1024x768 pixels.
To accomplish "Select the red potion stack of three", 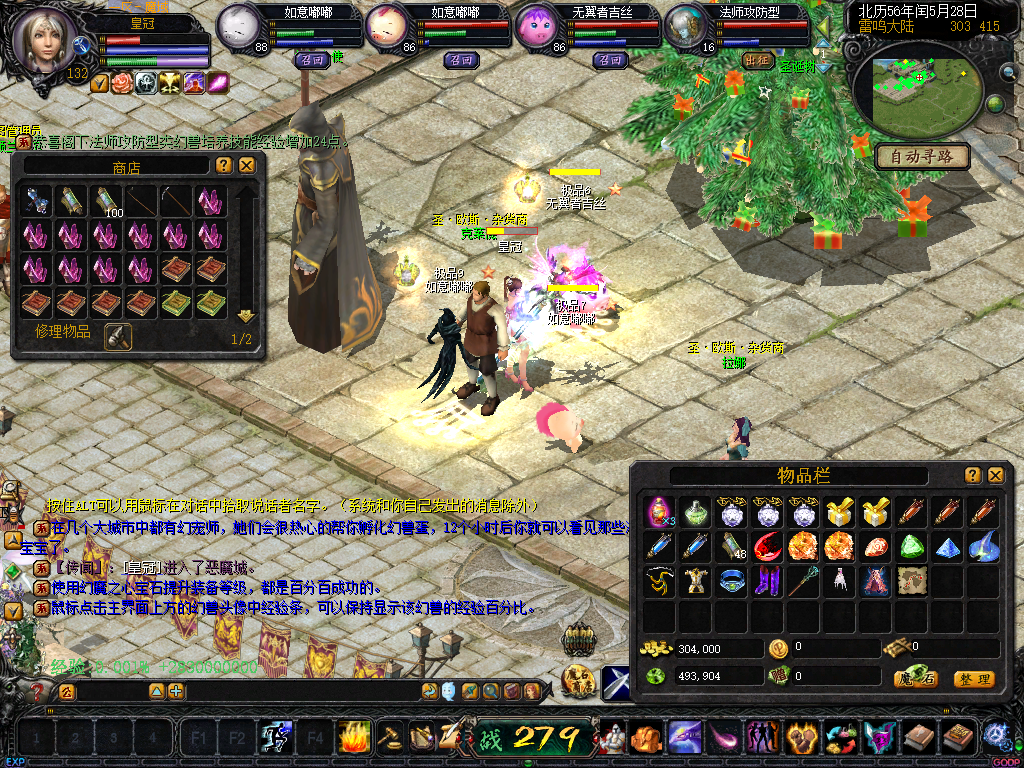I will pos(659,513).
